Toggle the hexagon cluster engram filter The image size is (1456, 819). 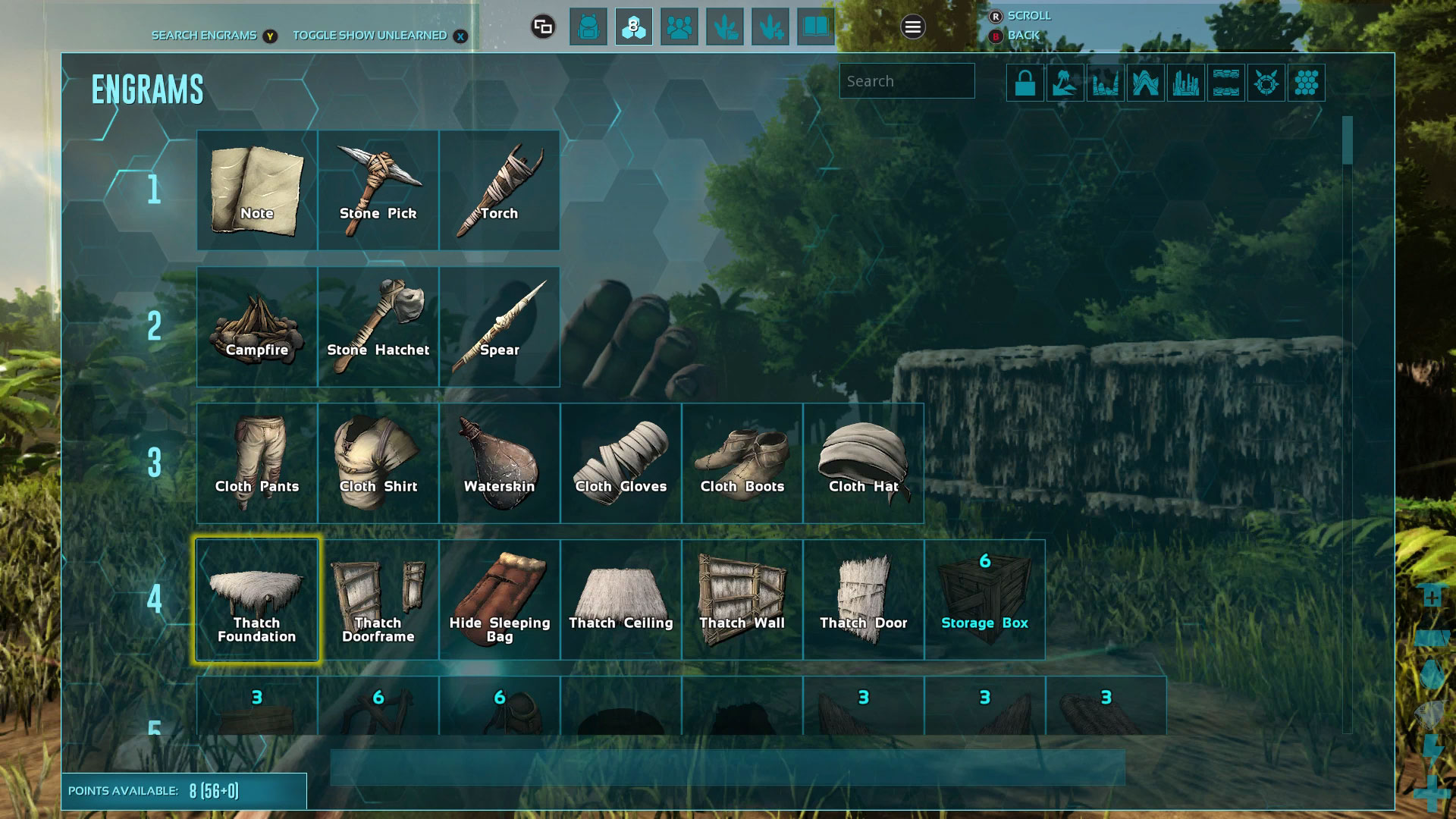pos(1306,83)
